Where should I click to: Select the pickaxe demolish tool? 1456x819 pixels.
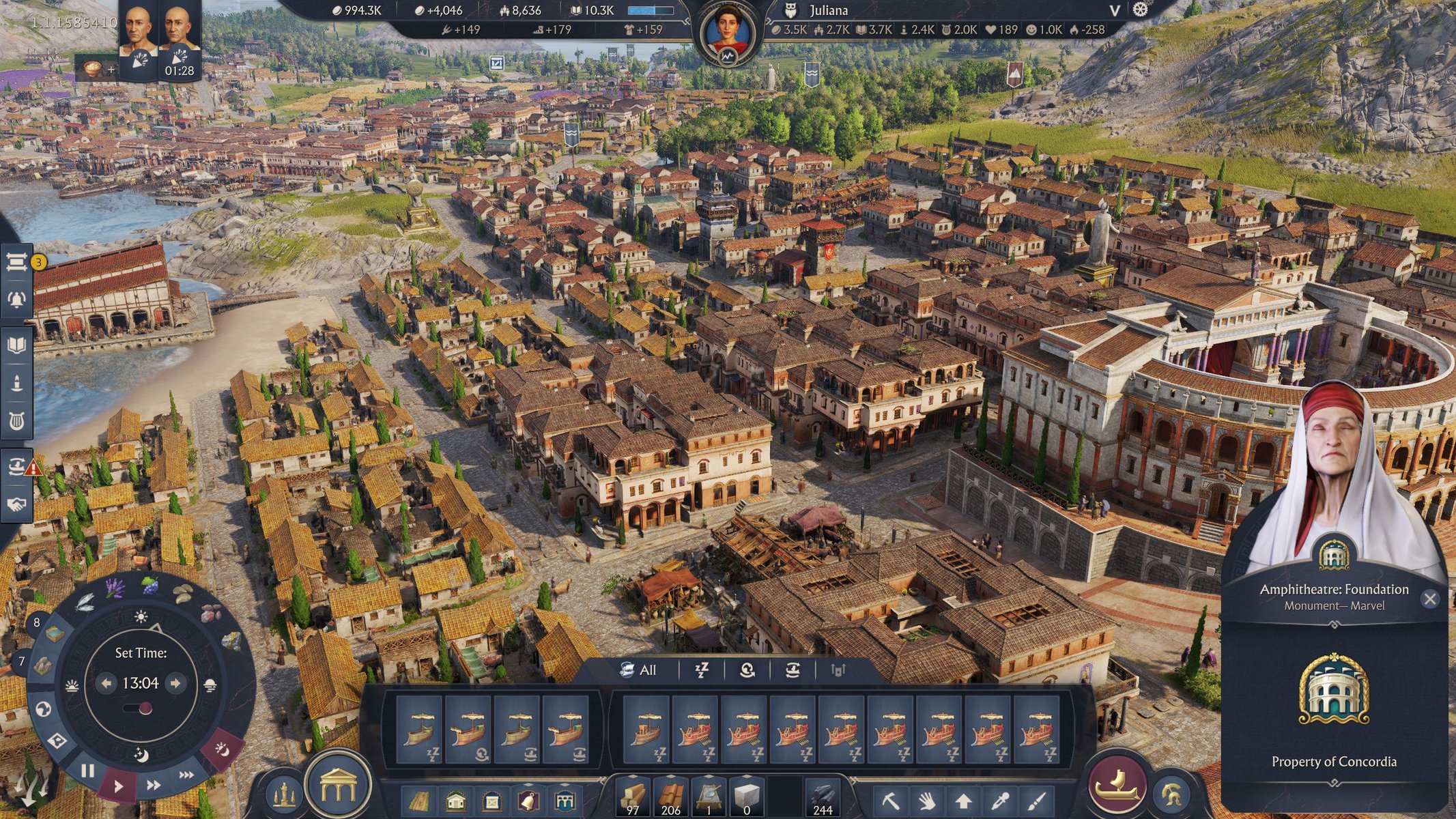(890, 799)
